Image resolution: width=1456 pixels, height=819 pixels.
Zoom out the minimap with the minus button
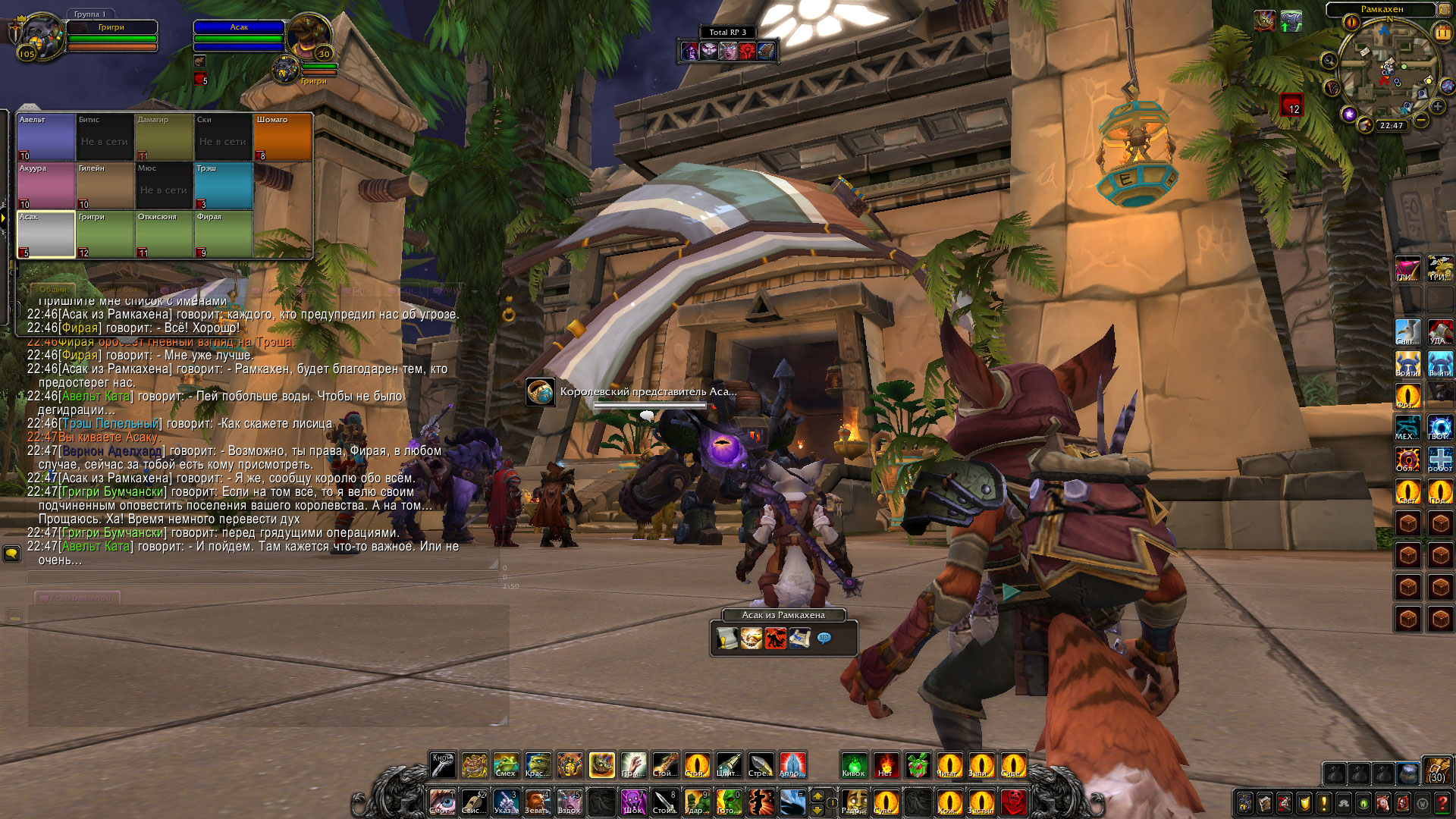(x=1421, y=120)
